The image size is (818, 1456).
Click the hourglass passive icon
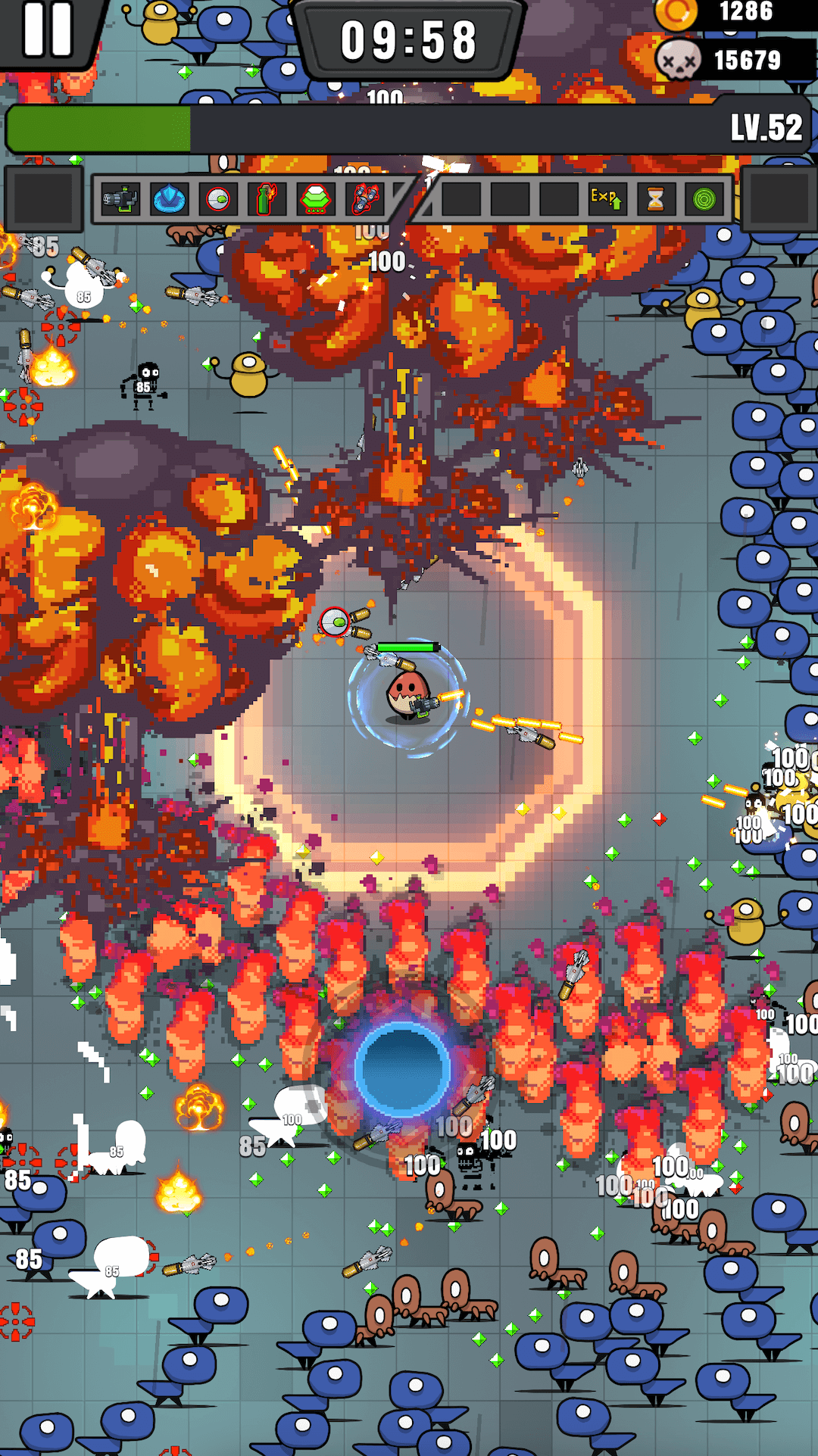[655, 199]
